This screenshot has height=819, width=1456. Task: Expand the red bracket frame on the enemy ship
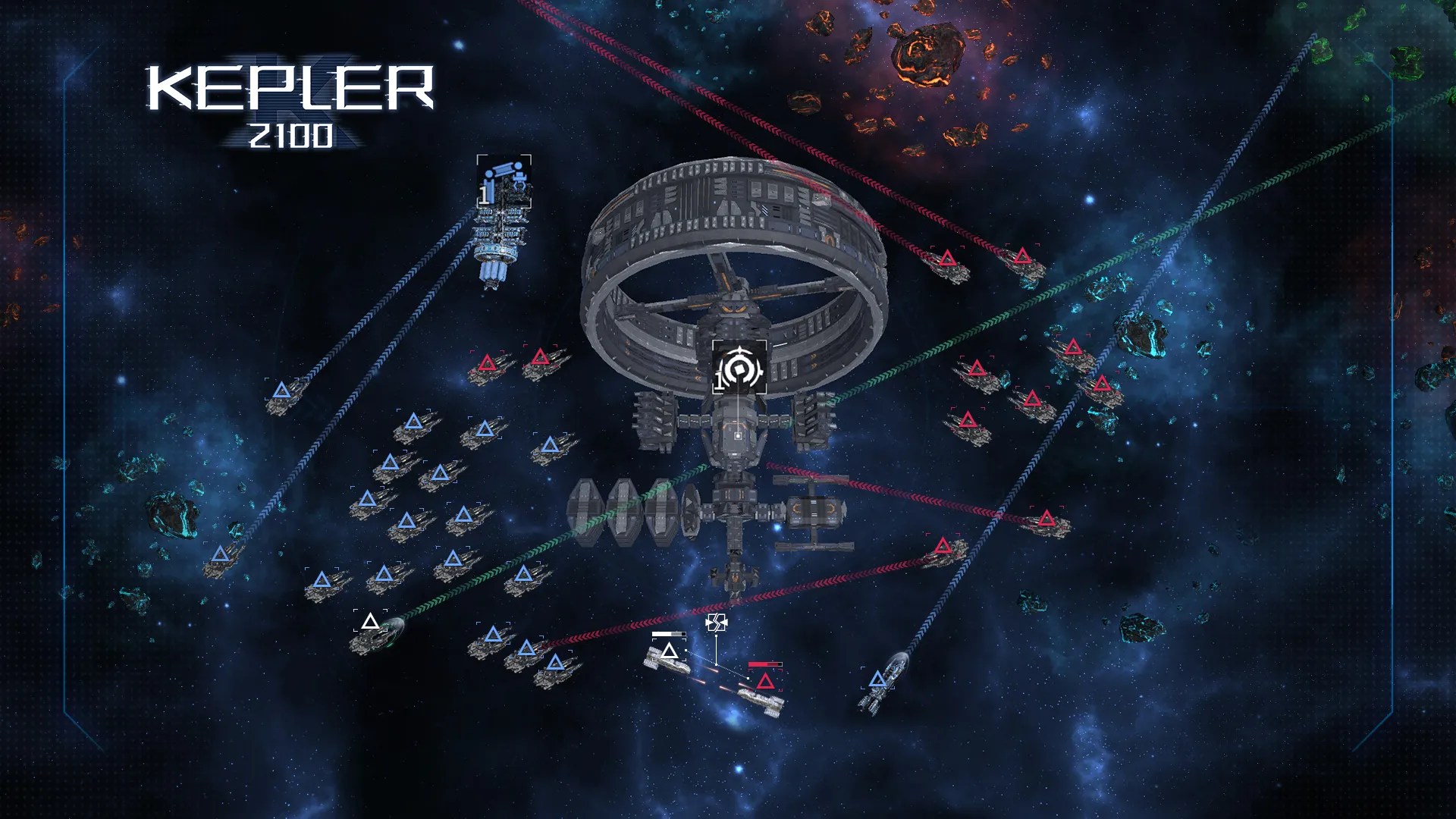765,675
